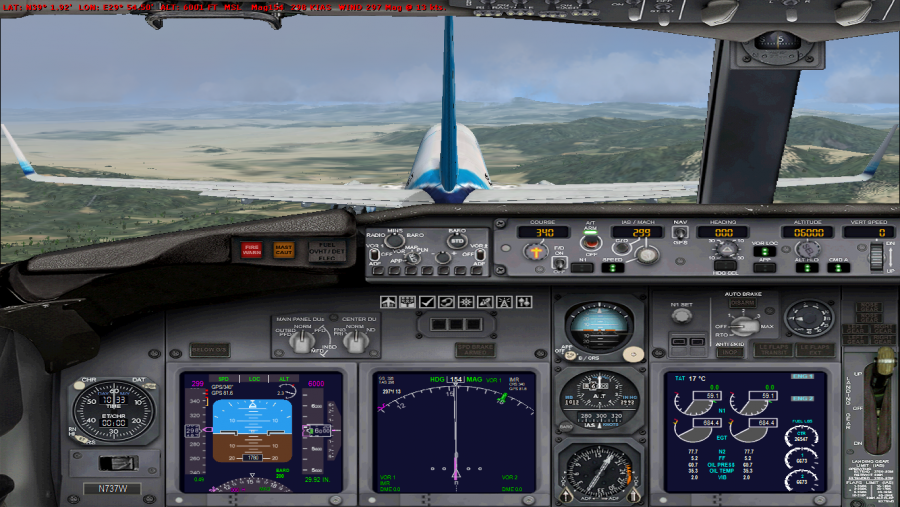This screenshot has width=900, height=507.
Task: Flip the A/T ARM switch
Action: (x=590, y=241)
